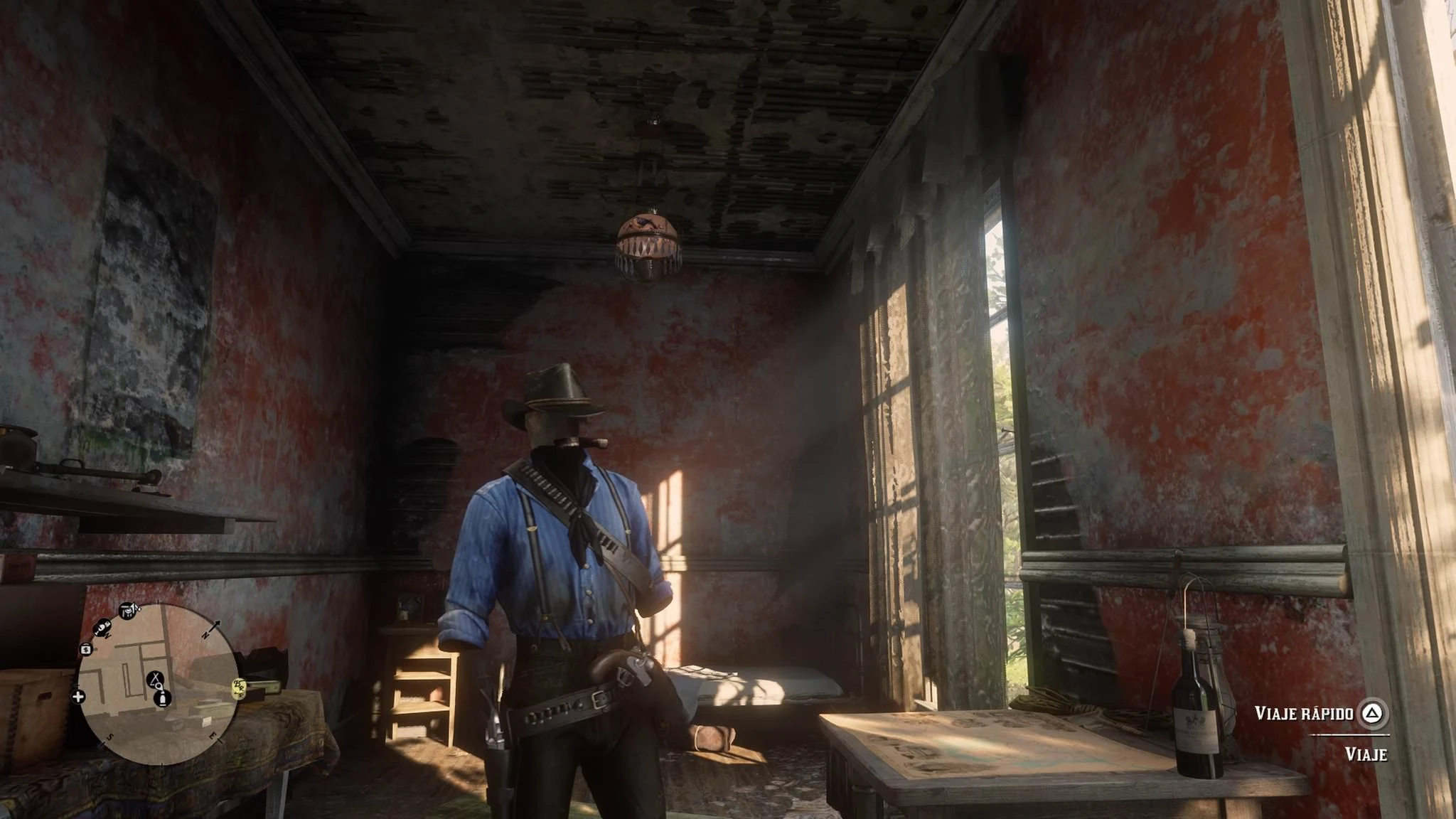The height and width of the screenshot is (819, 1456).
Task: Select the player arrow in the minimap
Action: click(x=158, y=687)
